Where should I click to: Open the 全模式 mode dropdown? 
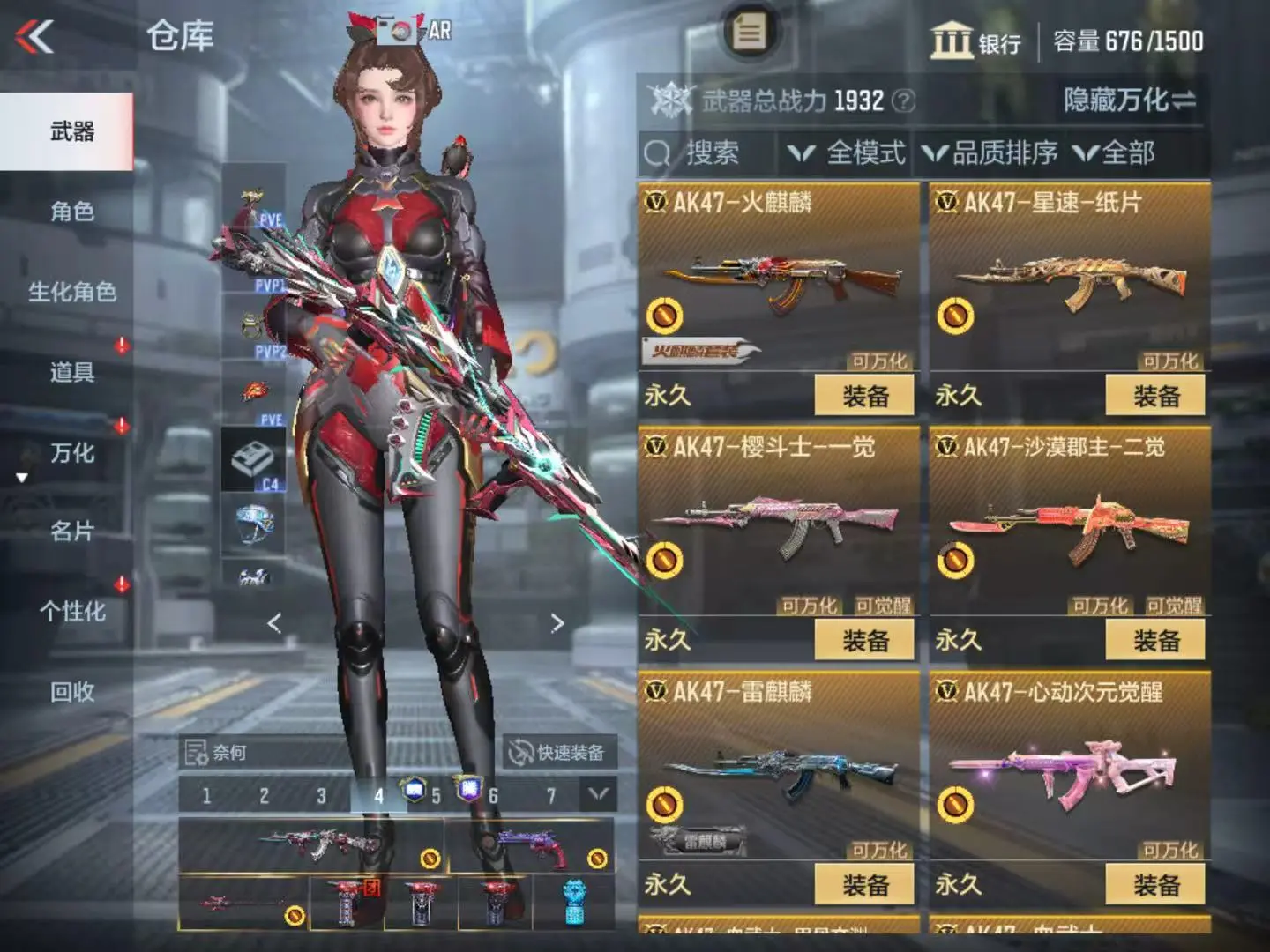[848, 153]
